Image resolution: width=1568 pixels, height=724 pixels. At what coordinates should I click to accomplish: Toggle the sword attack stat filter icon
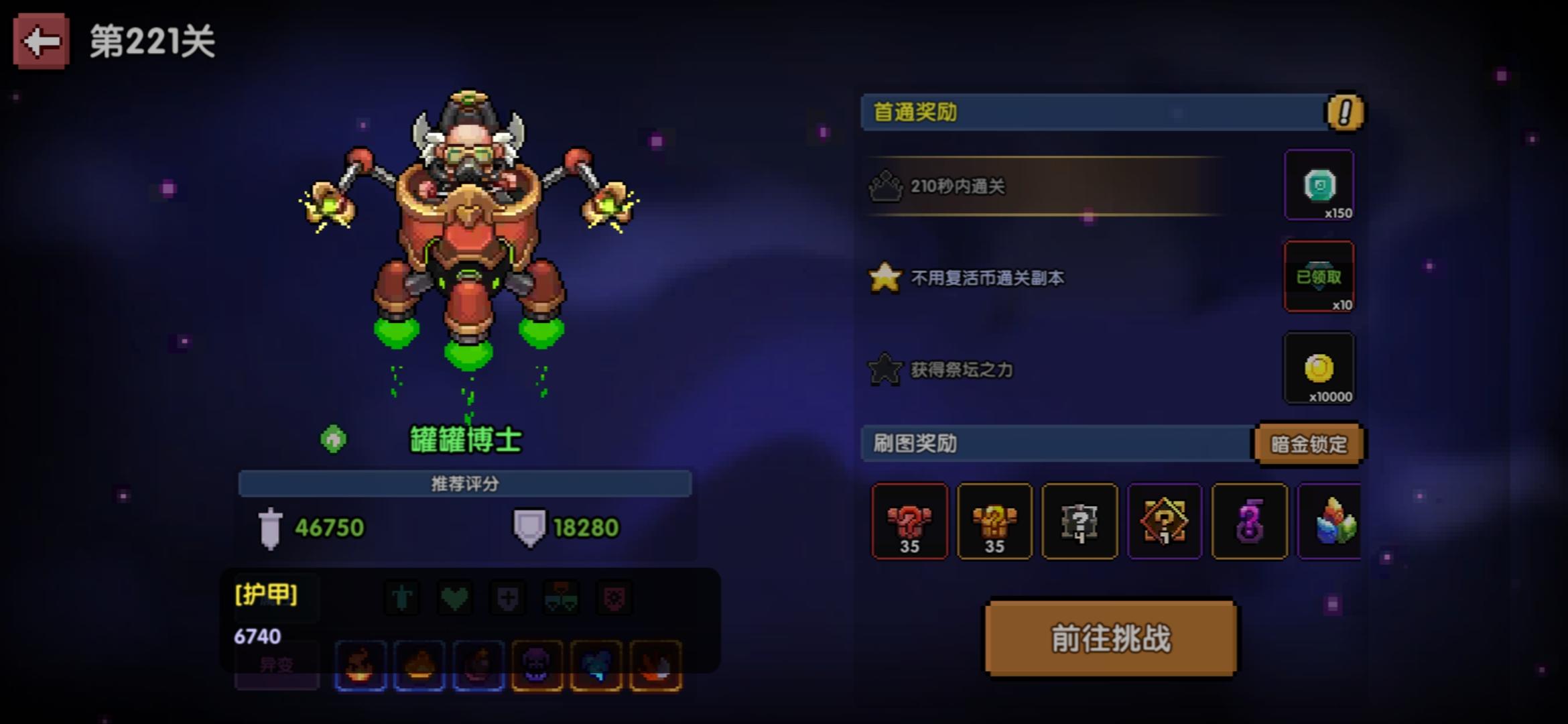pyautogui.click(x=401, y=597)
